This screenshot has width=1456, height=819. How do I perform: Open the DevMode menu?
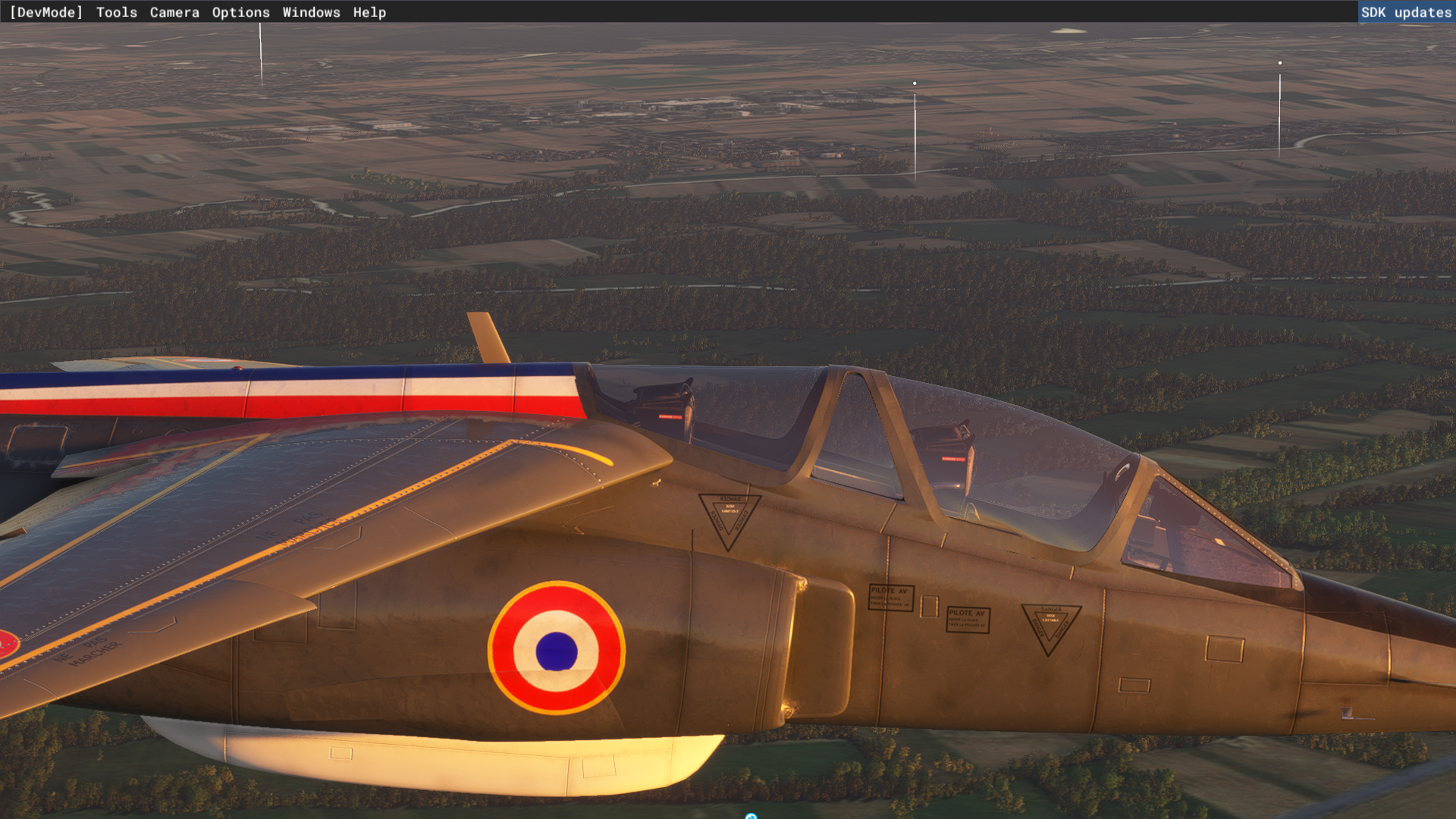coord(45,12)
